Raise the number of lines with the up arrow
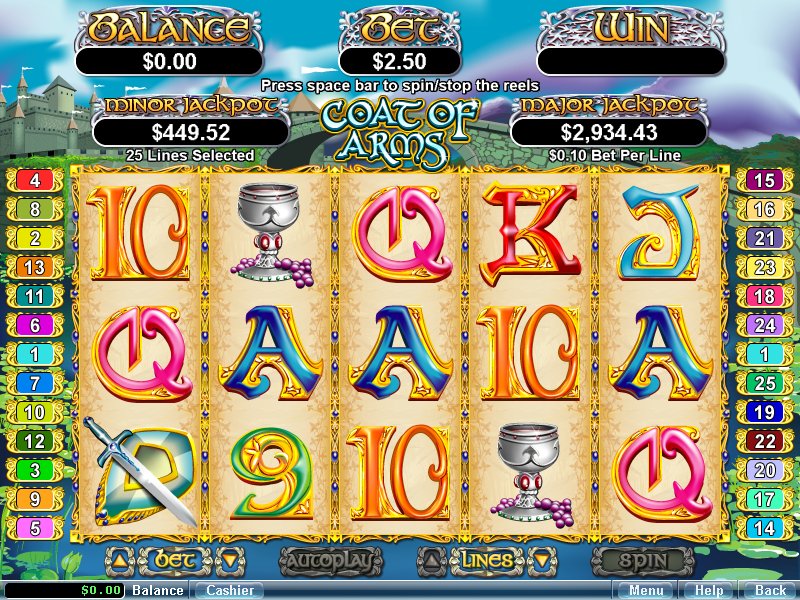The image size is (800, 600). point(429,560)
